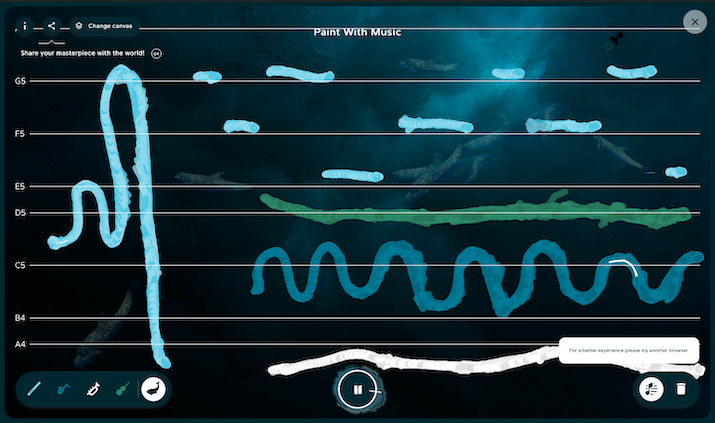This screenshot has width=715, height=423.
Task: Open the Change canvas option
Action: point(104,25)
